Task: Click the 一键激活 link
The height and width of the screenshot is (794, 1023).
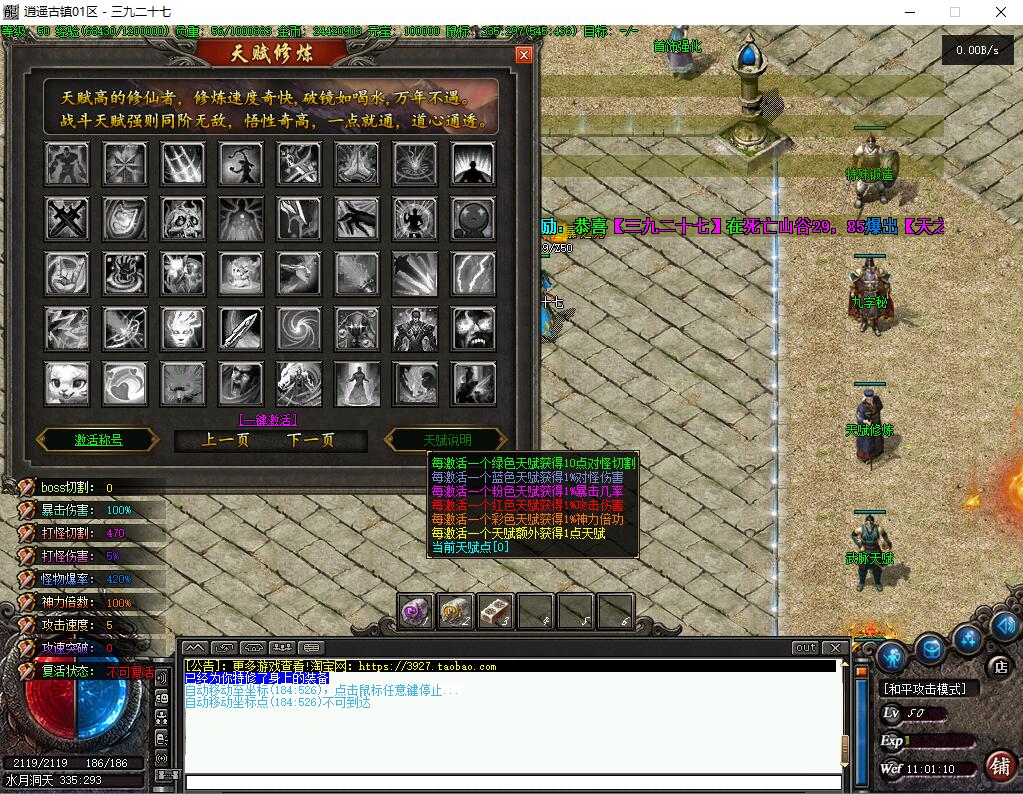Action: click(x=267, y=420)
